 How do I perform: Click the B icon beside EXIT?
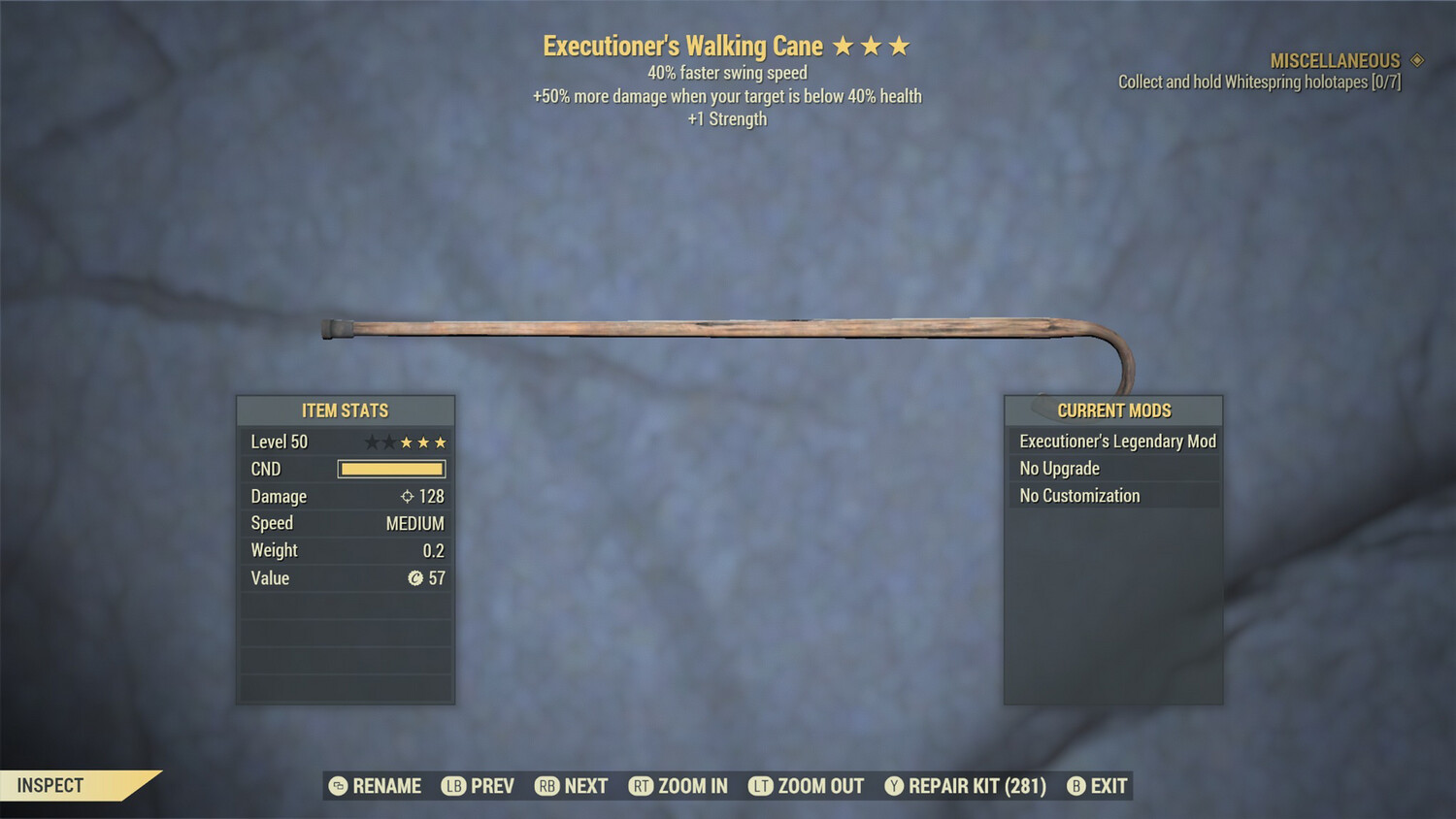(1075, 786)
